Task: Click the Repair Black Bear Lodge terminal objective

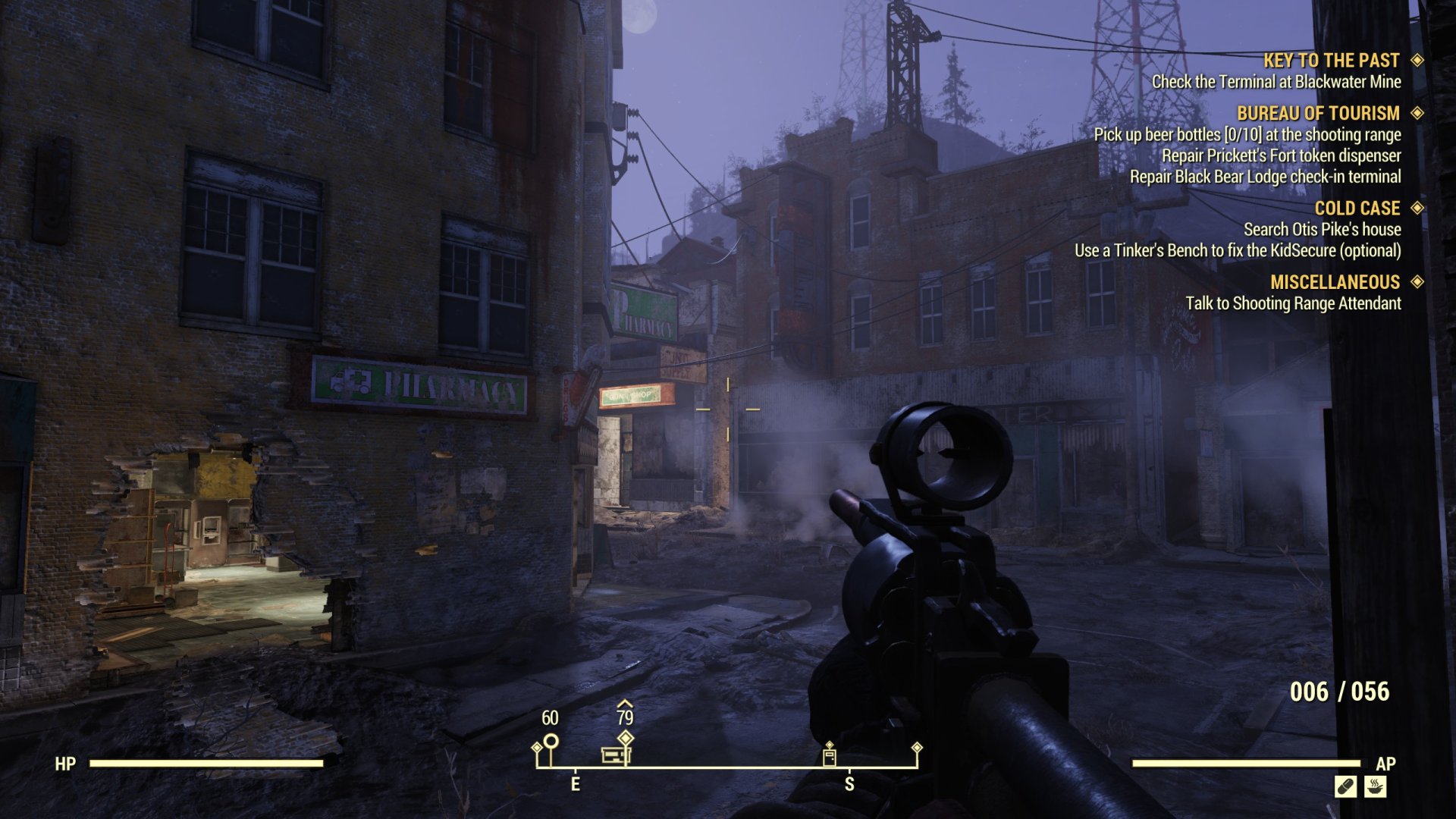Action: (1265, 177)
